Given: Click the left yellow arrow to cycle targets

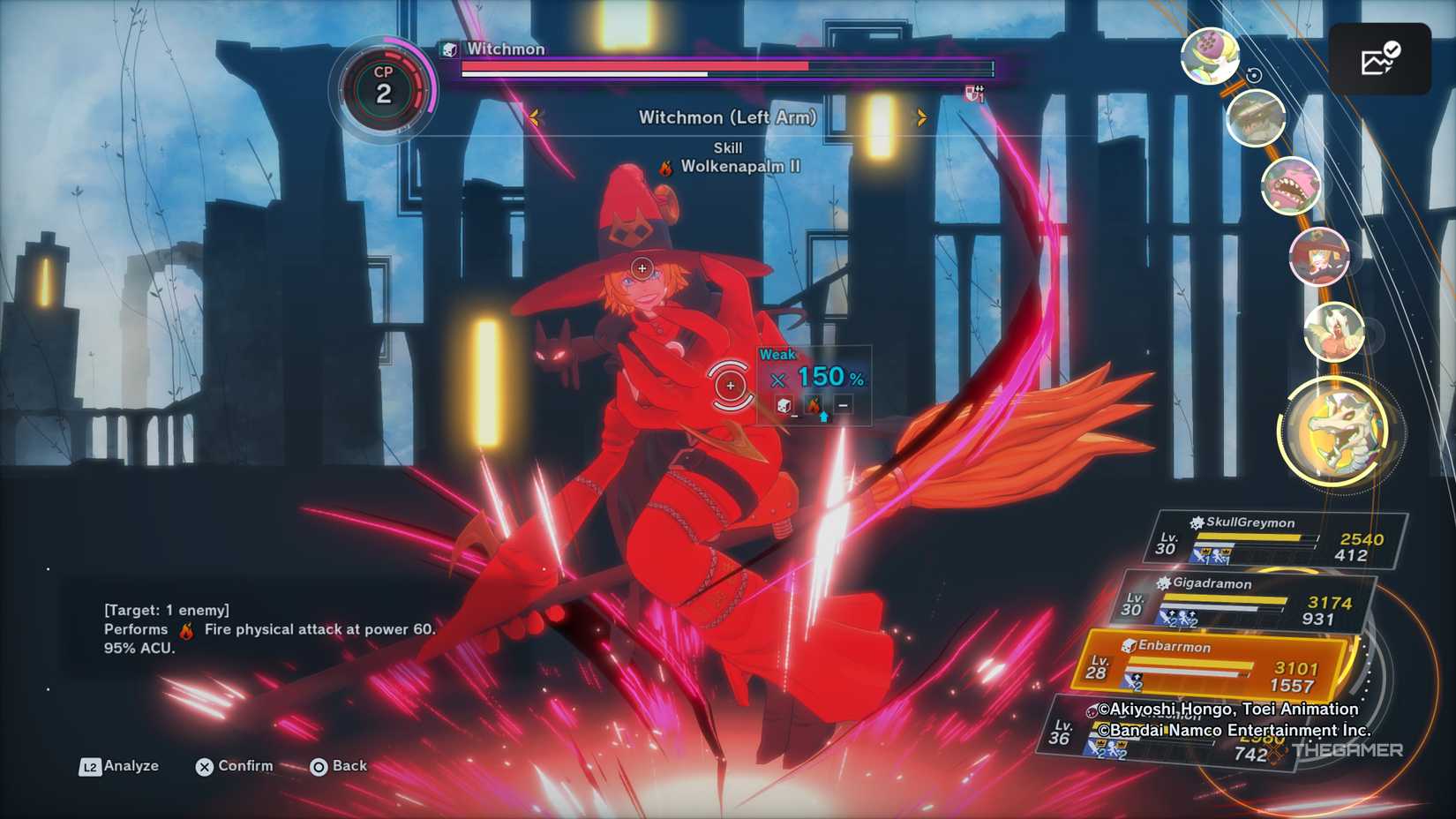Looking at the screenshot, I should 536,116.
